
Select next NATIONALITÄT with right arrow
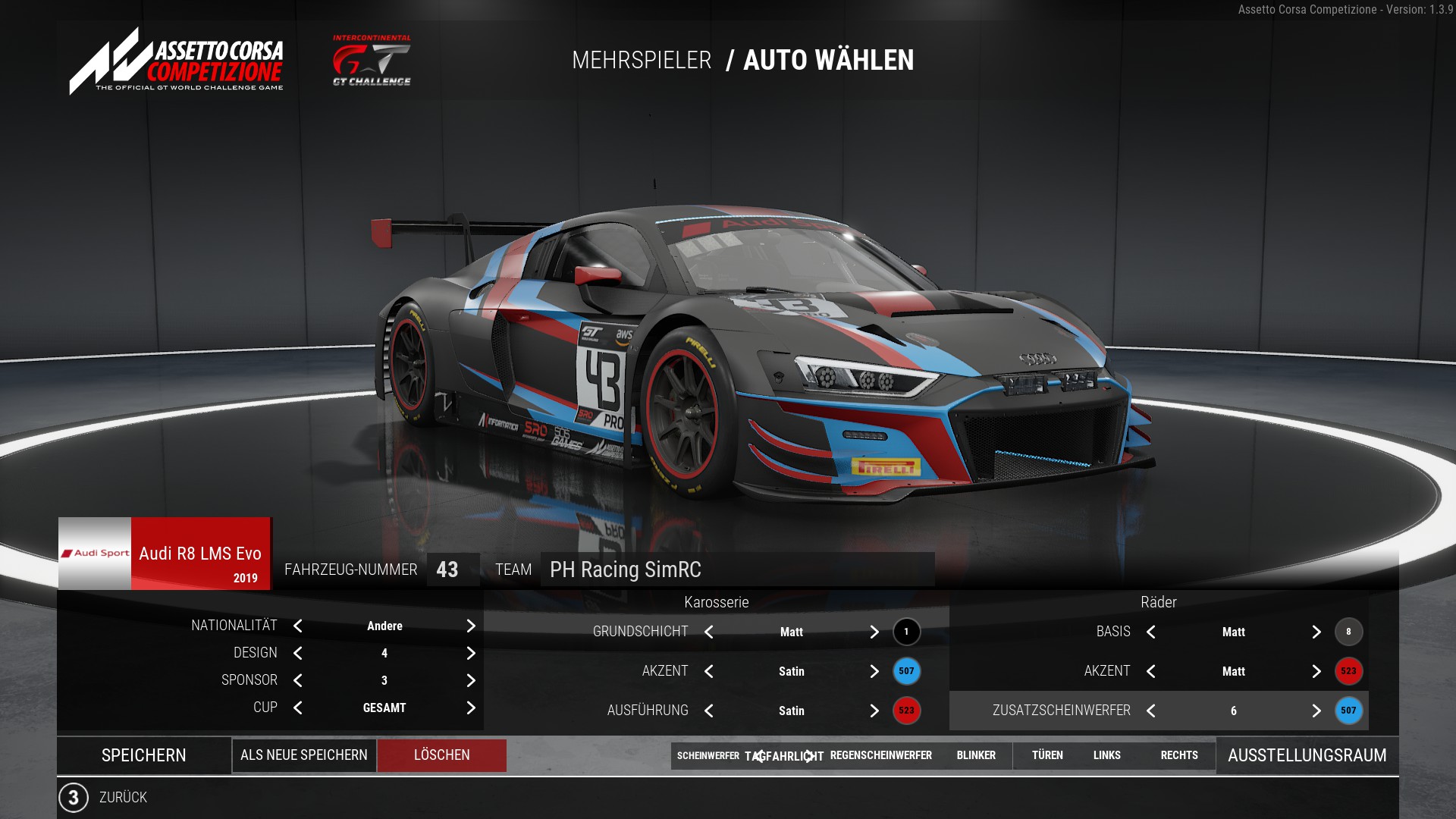[x=471, y=626]
